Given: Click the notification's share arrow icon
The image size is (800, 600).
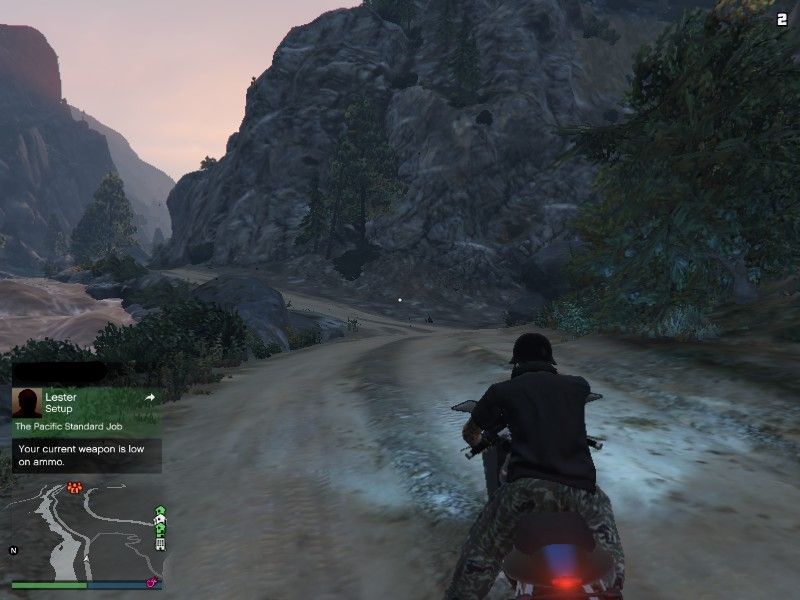Looking at the screenshot, I should (x=150, y=397).
